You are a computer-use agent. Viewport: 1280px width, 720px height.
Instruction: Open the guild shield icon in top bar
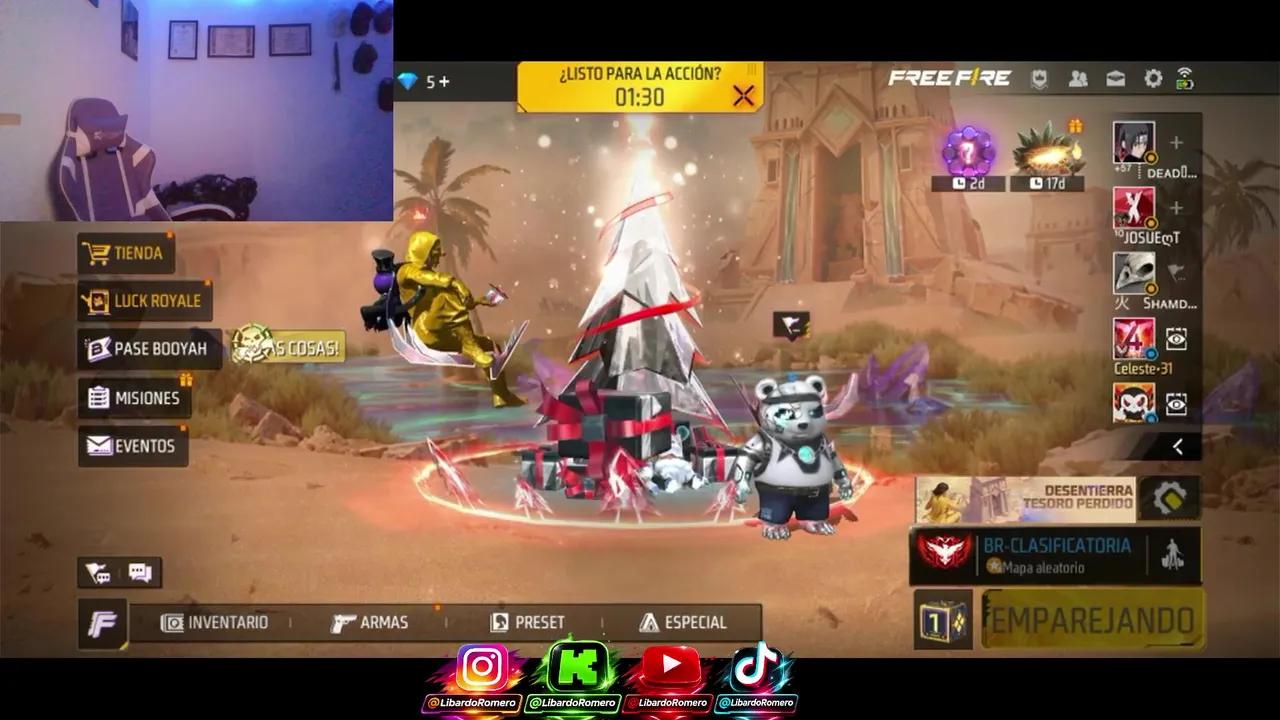(x=1040, y=76)
